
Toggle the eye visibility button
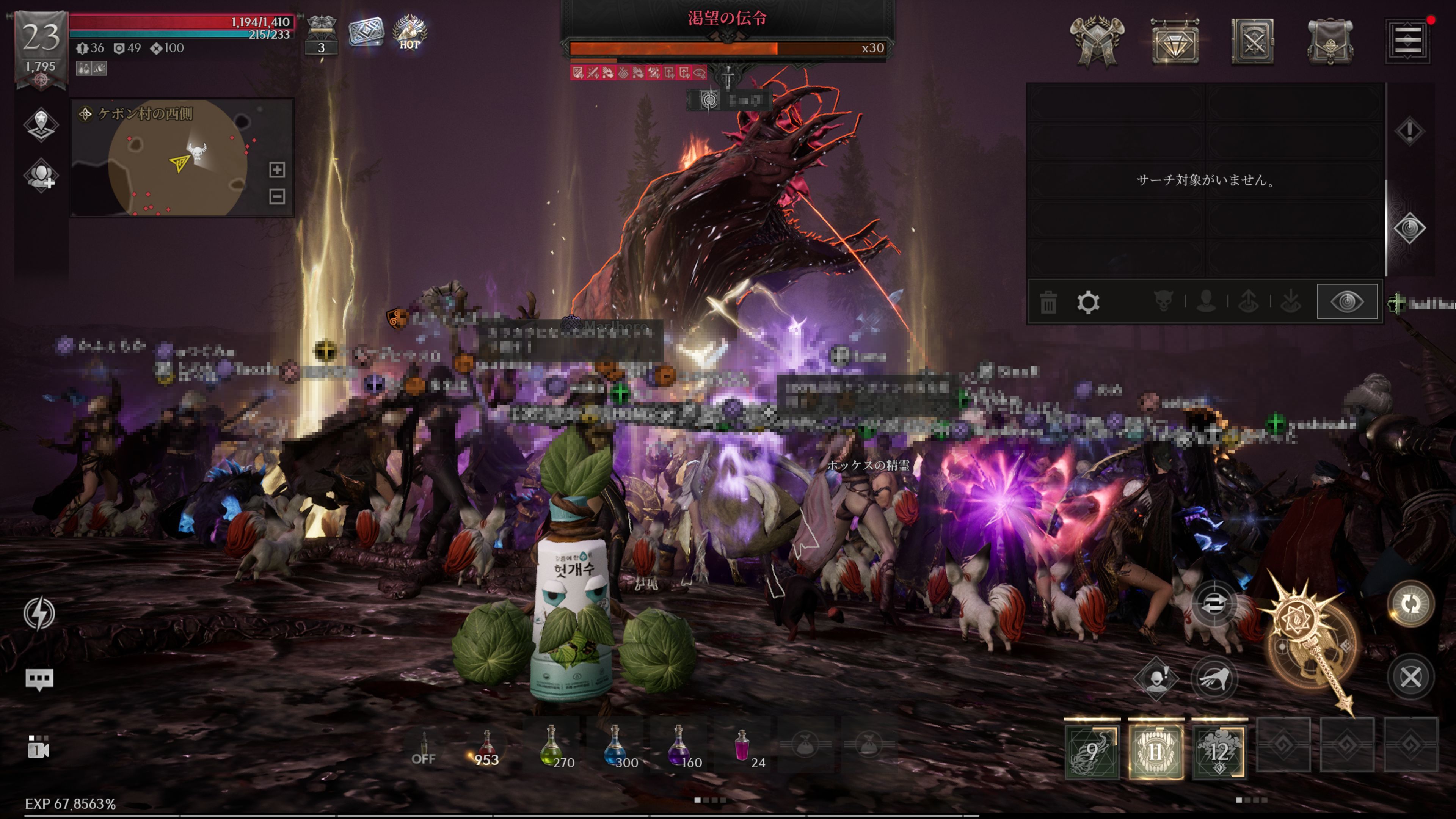(x=1347, y=302)
